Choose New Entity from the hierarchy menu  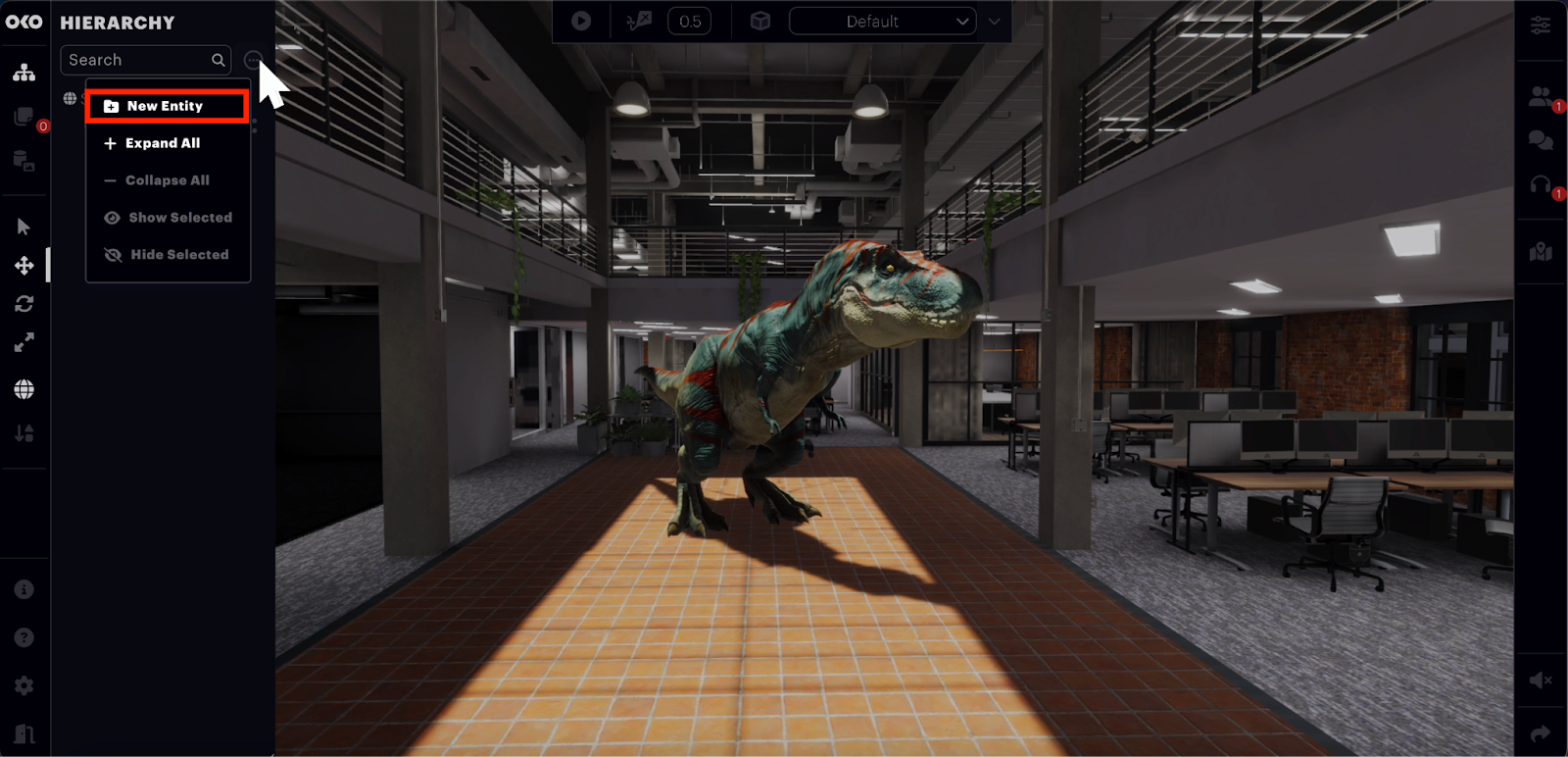click(x=165, y=106)
